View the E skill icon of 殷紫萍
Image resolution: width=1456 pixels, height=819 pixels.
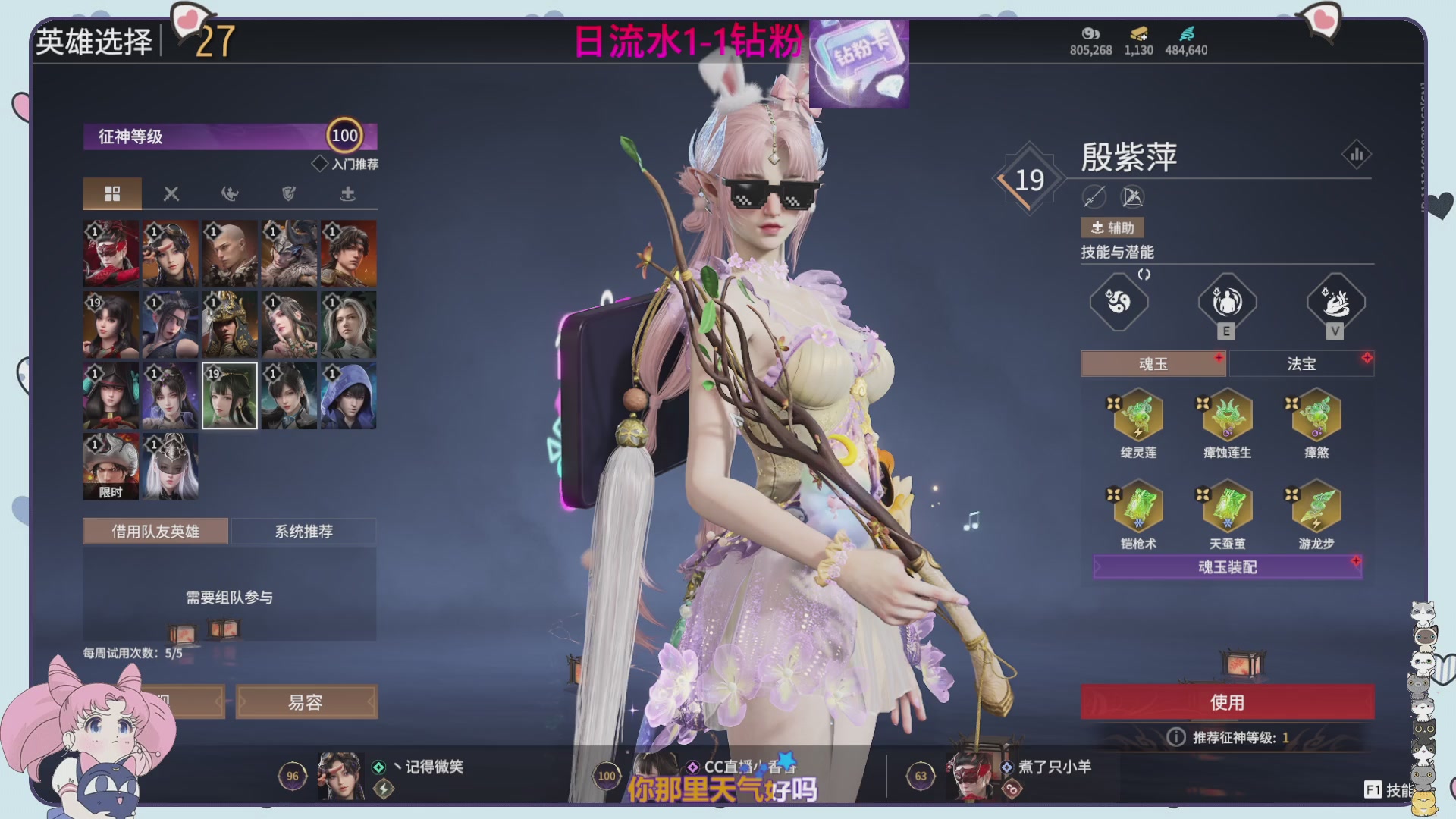1226,302
